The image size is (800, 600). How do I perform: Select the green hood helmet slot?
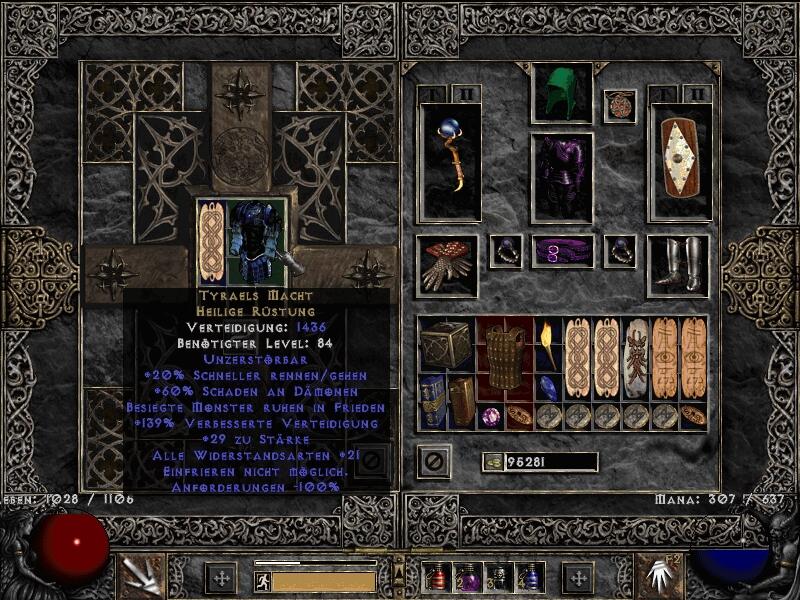pos(561,94)
